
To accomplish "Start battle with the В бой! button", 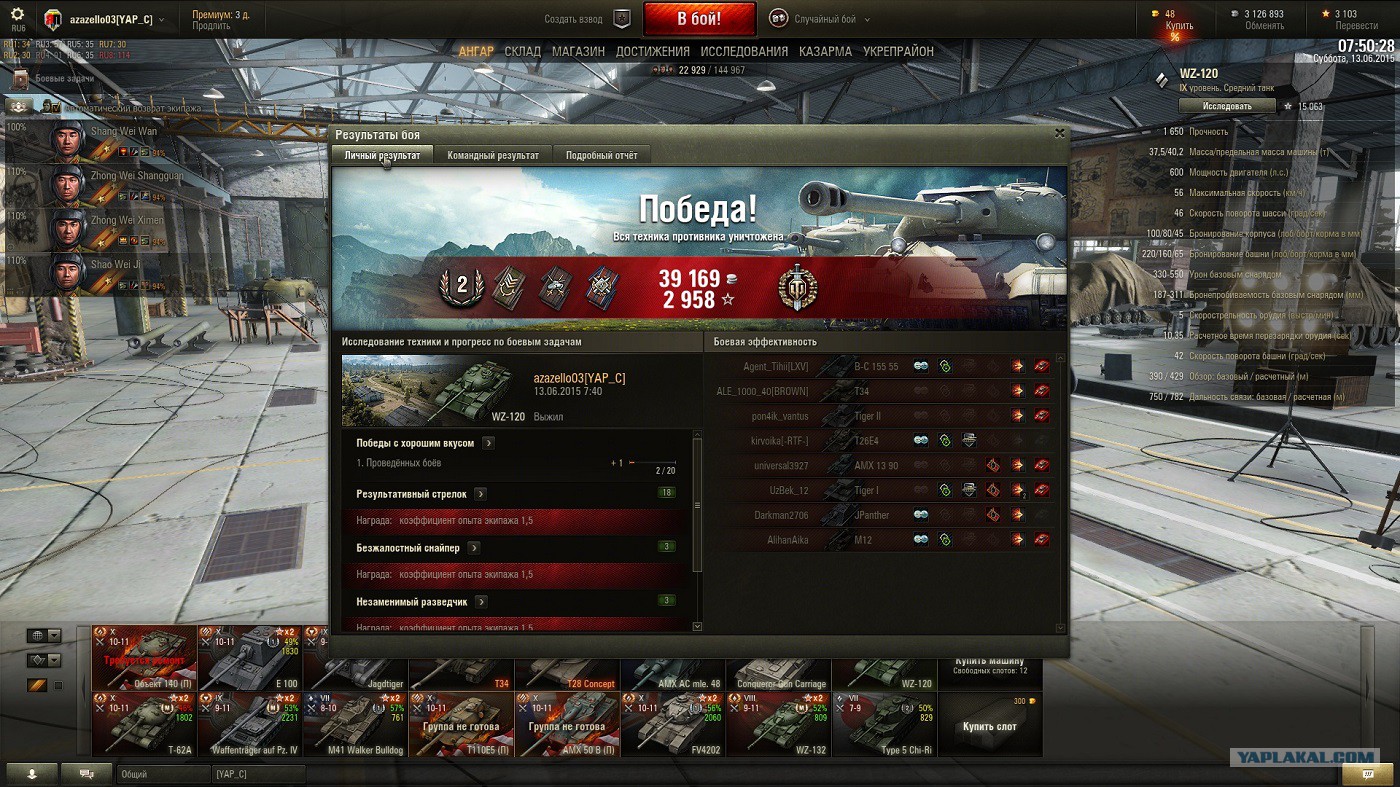I will click(x=699, y=19).
